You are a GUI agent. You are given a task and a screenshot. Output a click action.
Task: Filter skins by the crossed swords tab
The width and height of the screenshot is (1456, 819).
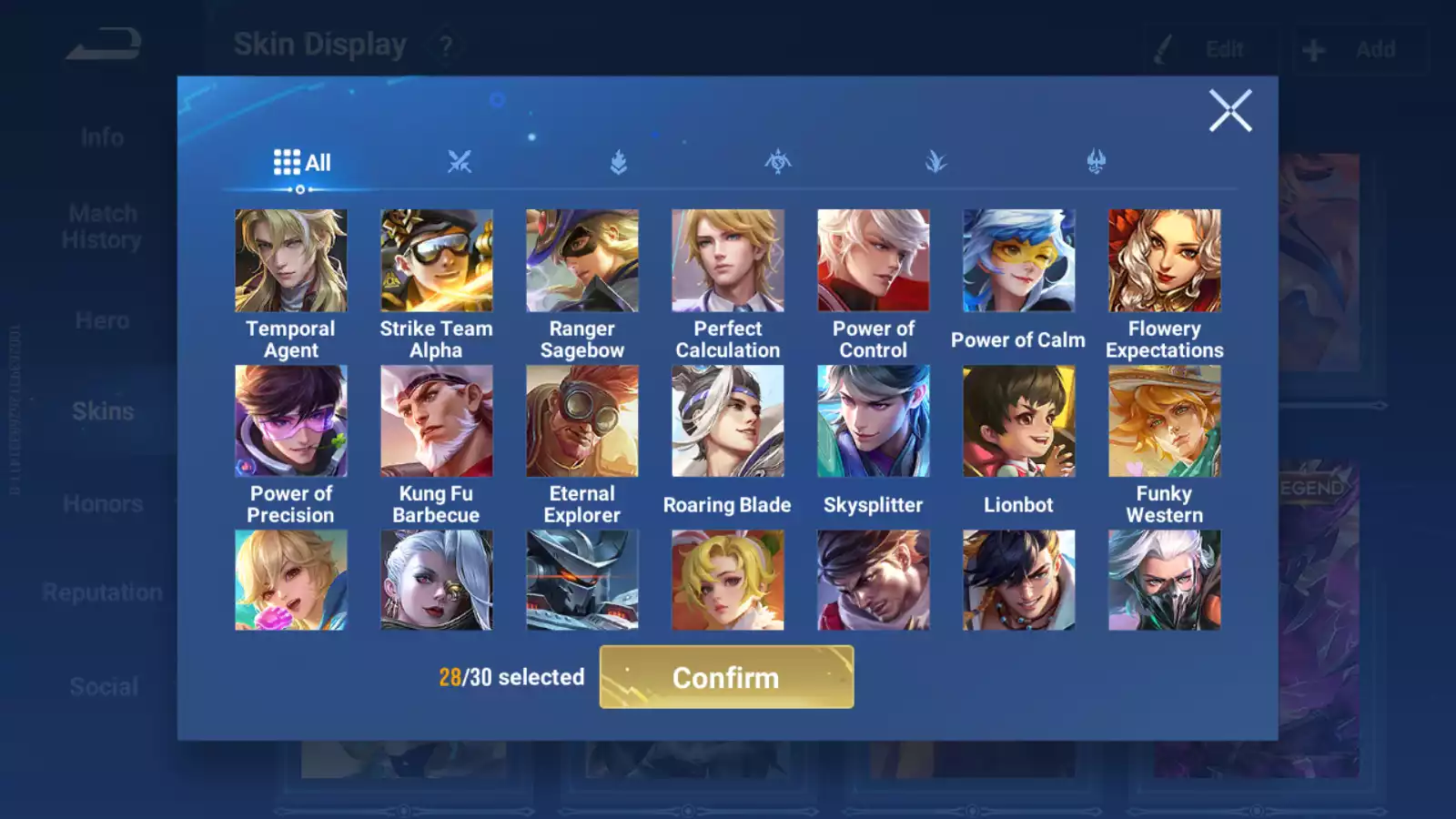[460, 163]
